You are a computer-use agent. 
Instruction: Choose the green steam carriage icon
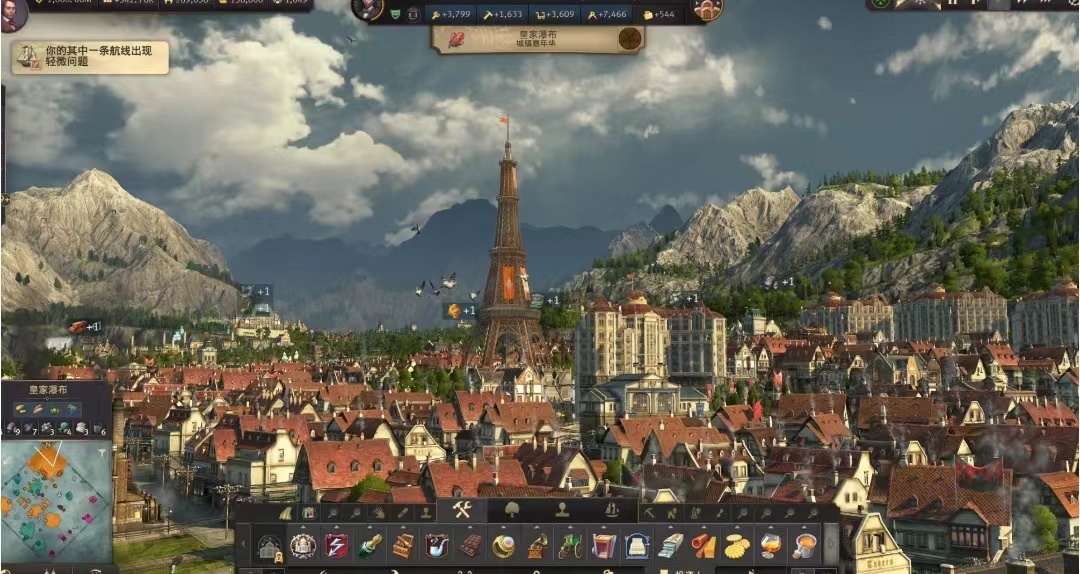tap(570, 546)
